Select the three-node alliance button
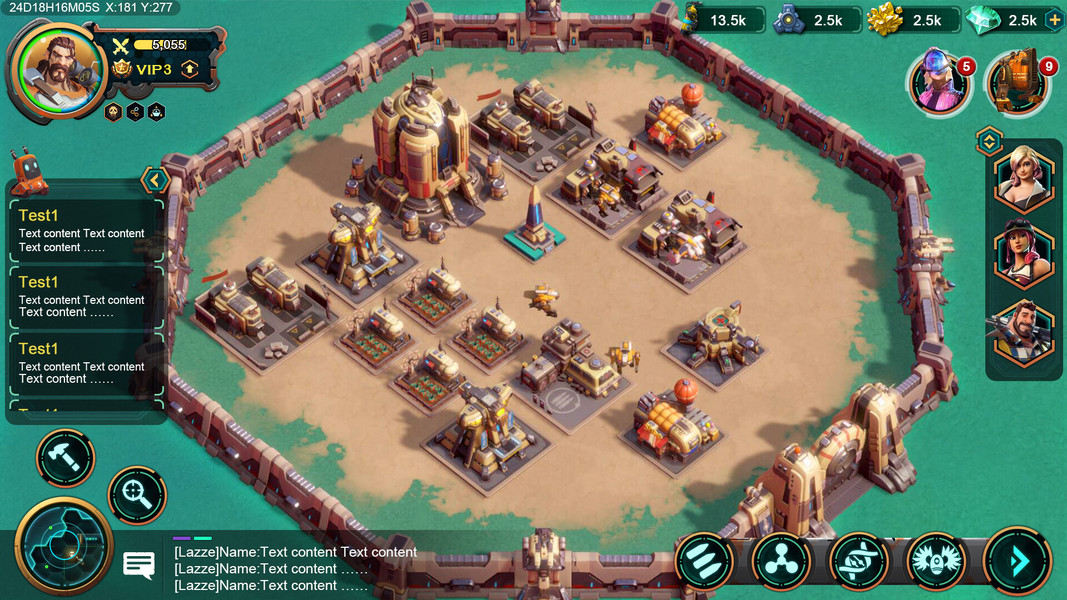Viewport: 1067px width, 600px height. (781, 561)
